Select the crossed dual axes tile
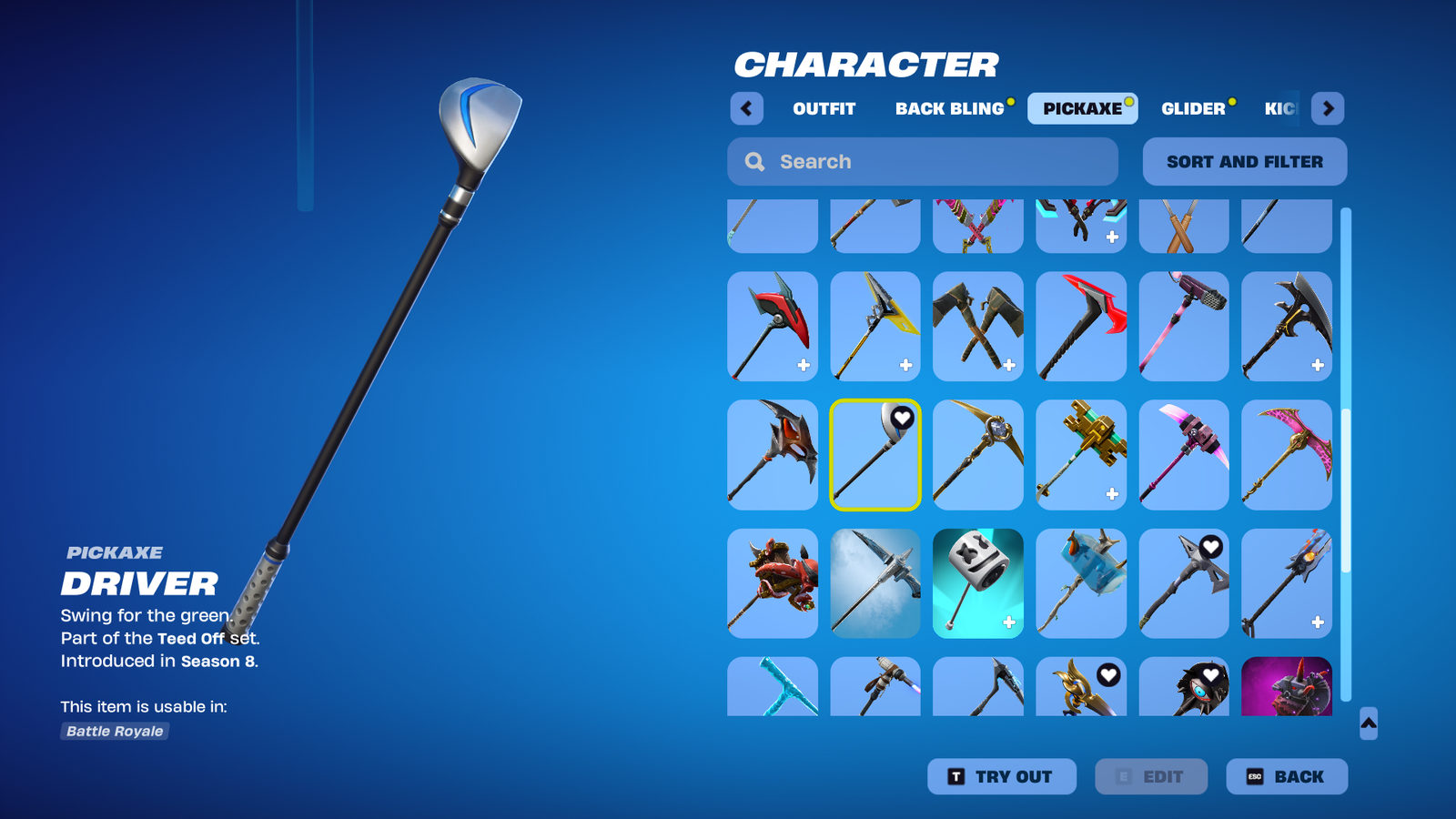Image resolution: width=1456 pixels, height=819 pixels. point(977,326)
